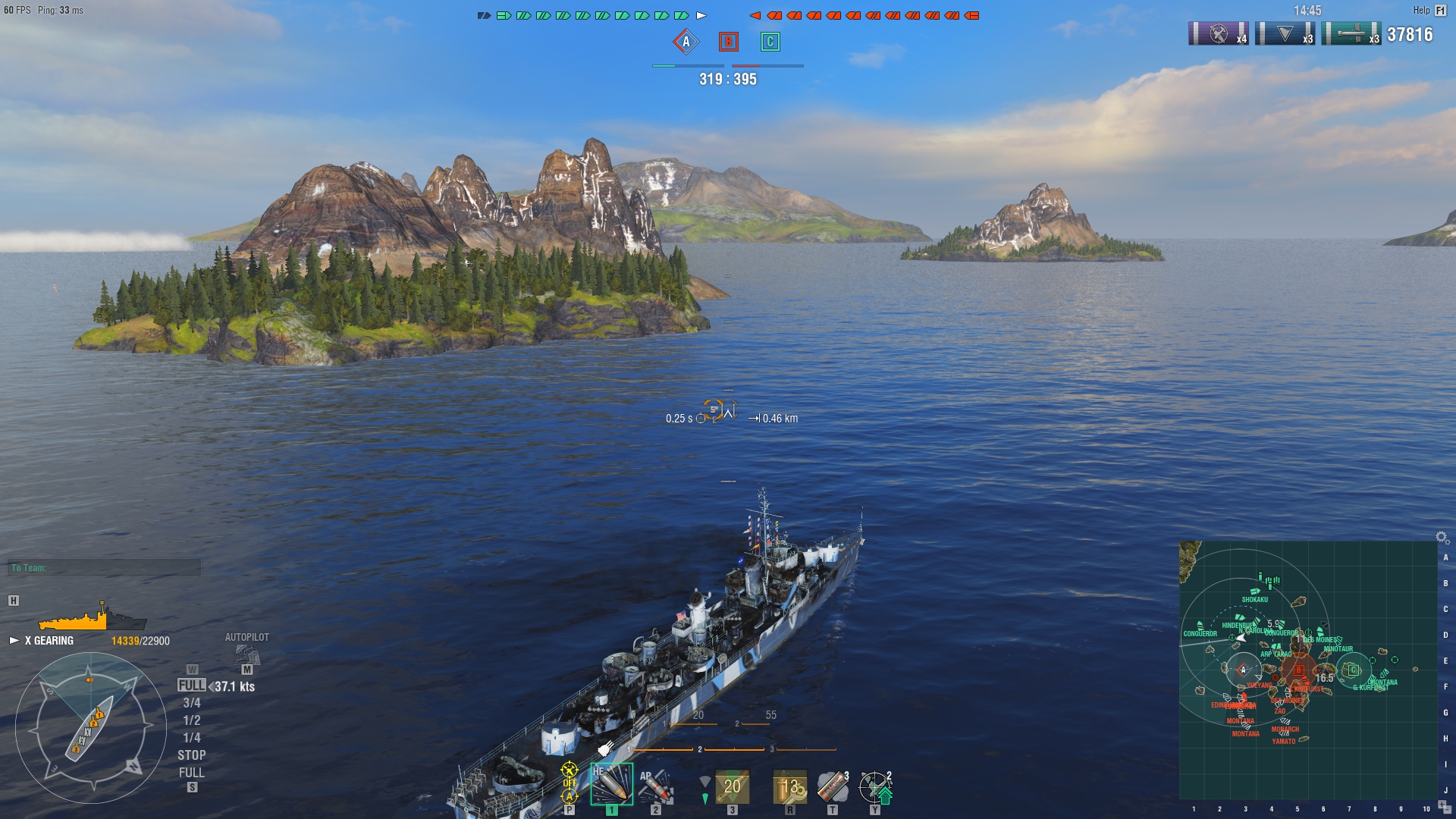Set engine telegraph to STOP
1456x819 pixels.
(192, 755)
